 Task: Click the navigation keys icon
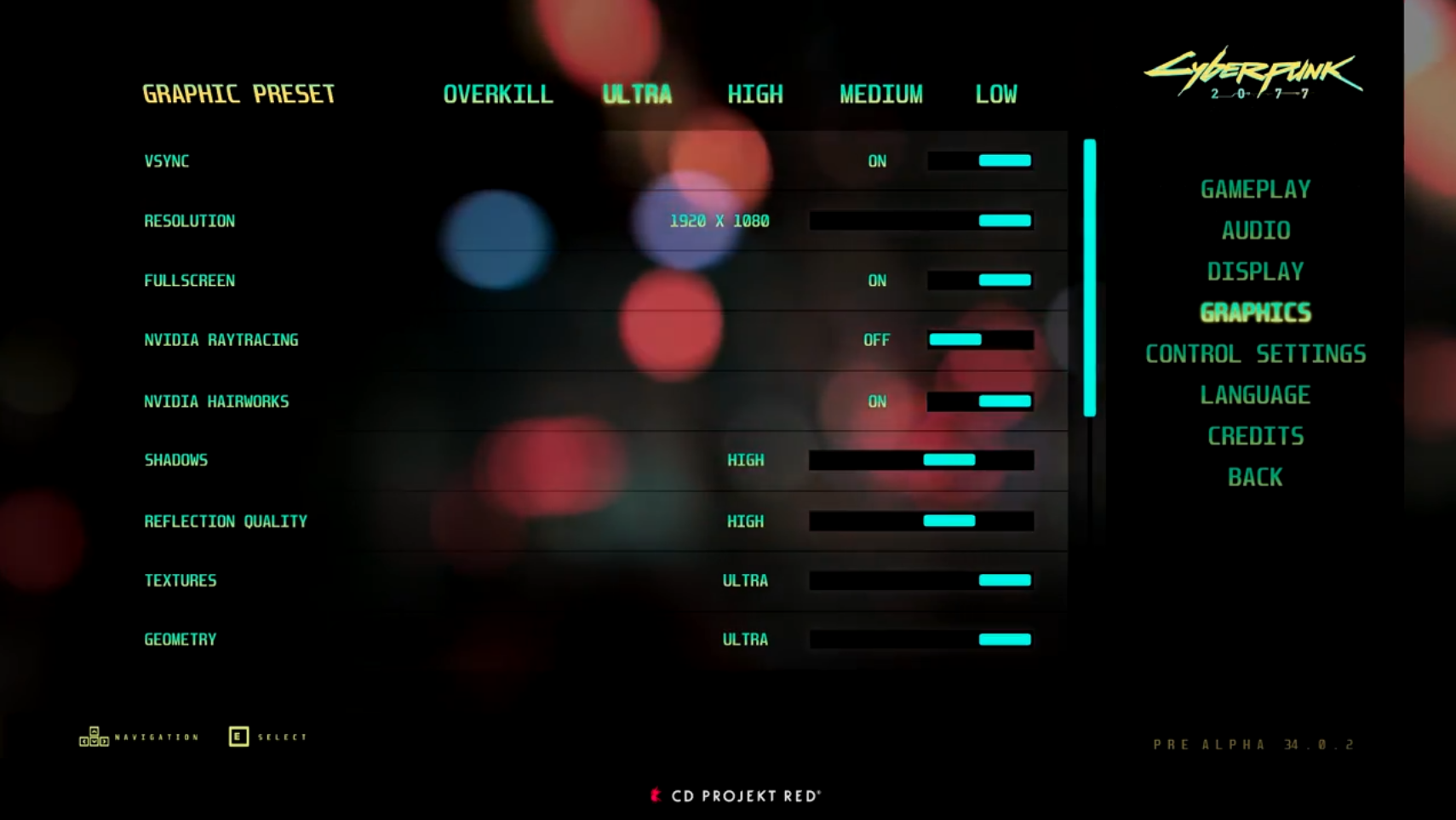[94, 736]
